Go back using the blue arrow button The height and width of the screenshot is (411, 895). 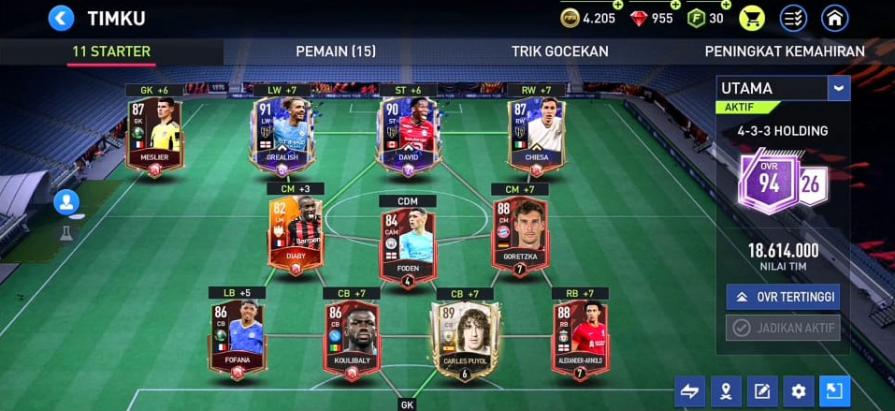coord(61,18)
